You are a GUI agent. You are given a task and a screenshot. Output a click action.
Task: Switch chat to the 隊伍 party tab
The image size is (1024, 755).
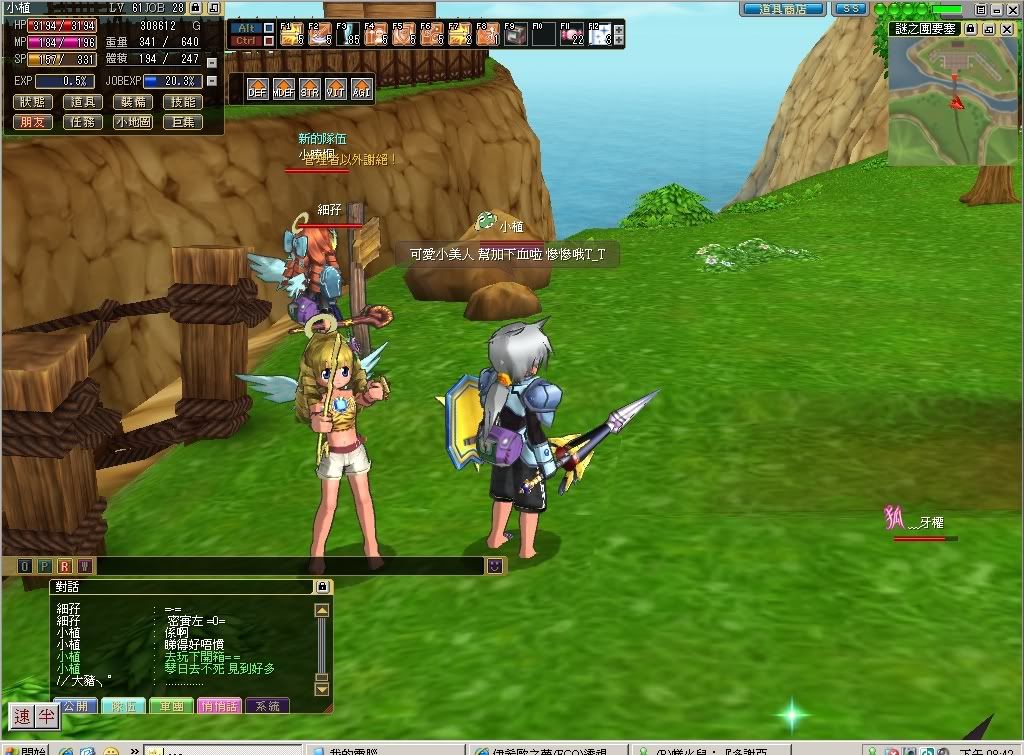123,706
